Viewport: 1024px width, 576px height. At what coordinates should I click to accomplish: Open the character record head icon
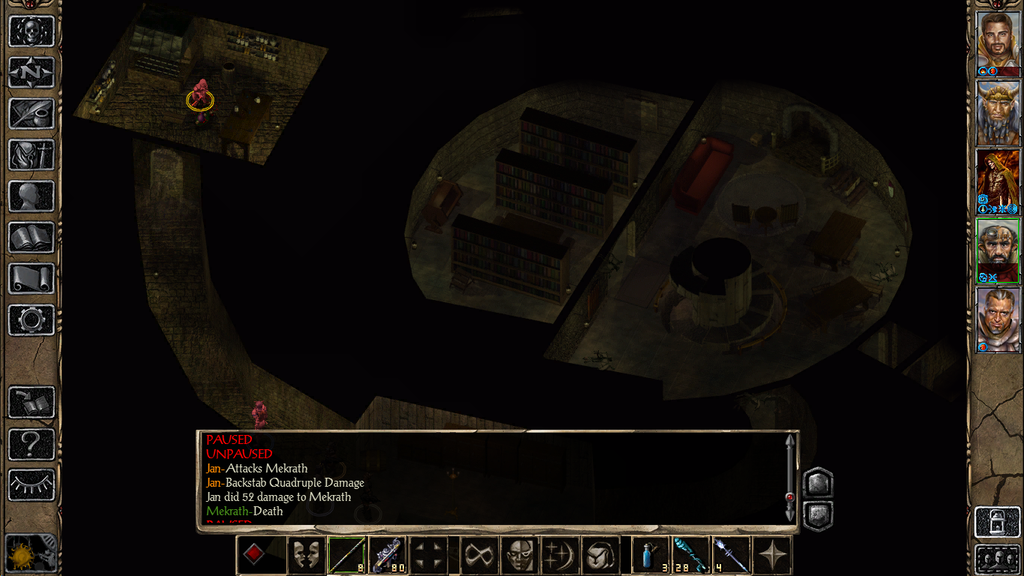tap(31, 196)
